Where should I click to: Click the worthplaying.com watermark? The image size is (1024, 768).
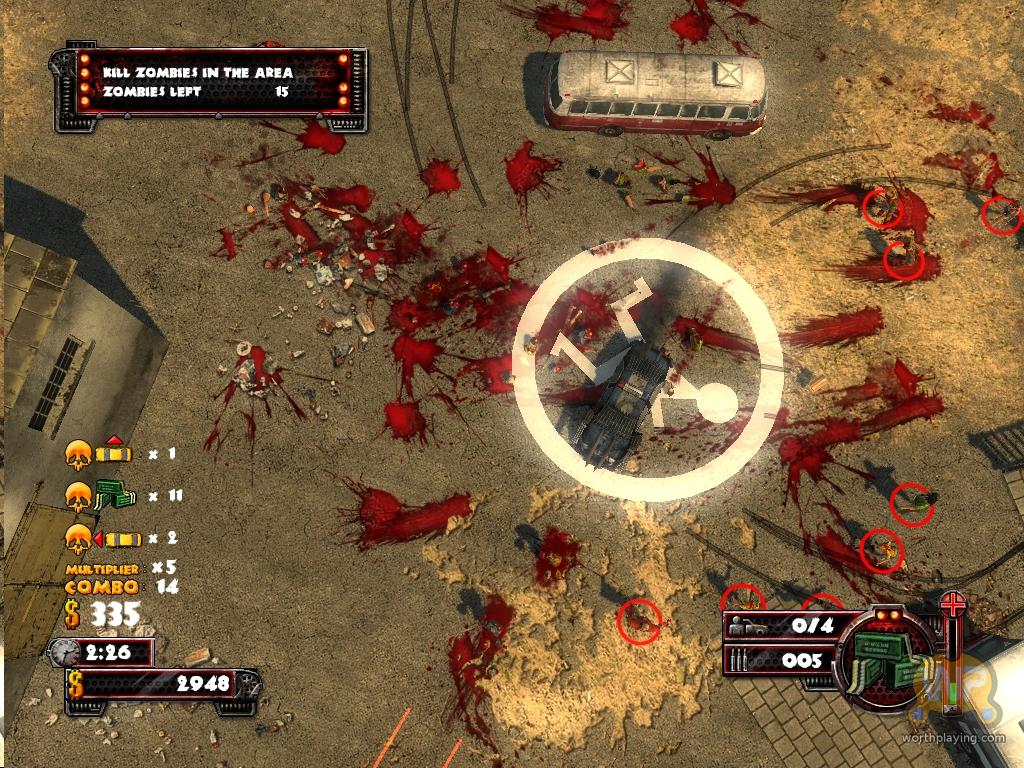click(x=965, y=738)
